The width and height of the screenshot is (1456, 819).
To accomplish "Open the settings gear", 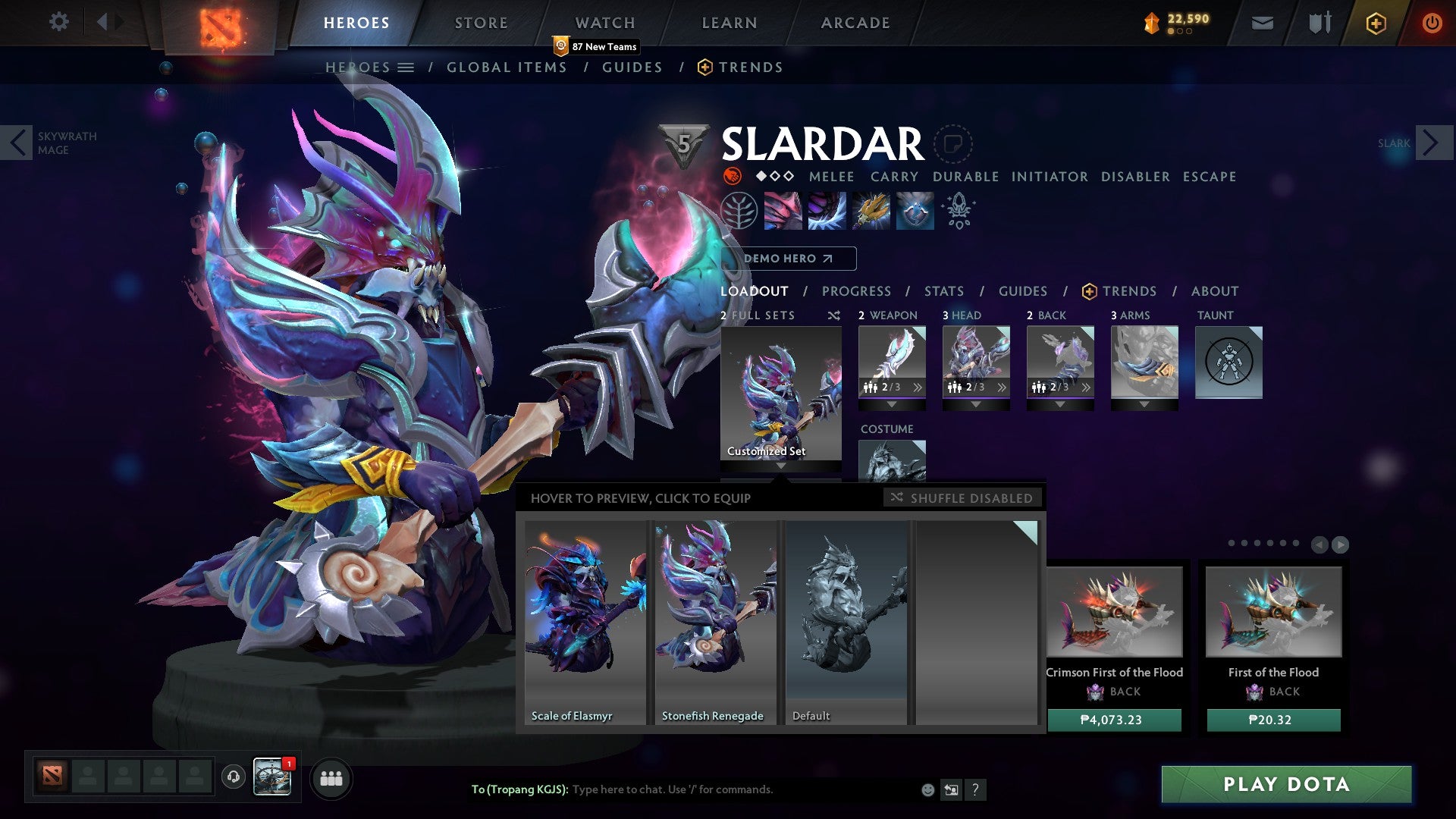I will click(x=58, y=21).
